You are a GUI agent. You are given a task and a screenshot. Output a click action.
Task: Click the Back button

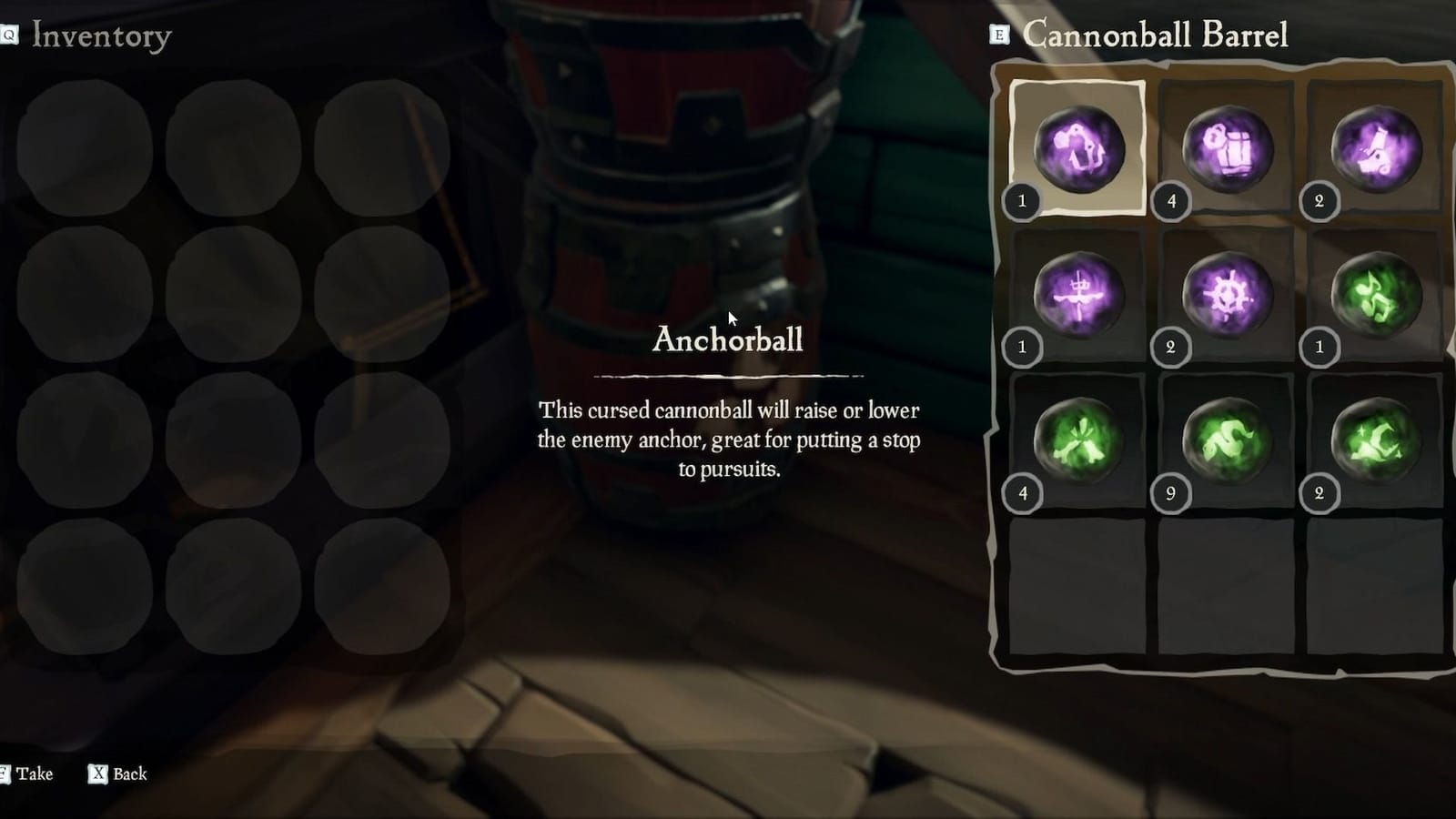click(x=127, y=773)
